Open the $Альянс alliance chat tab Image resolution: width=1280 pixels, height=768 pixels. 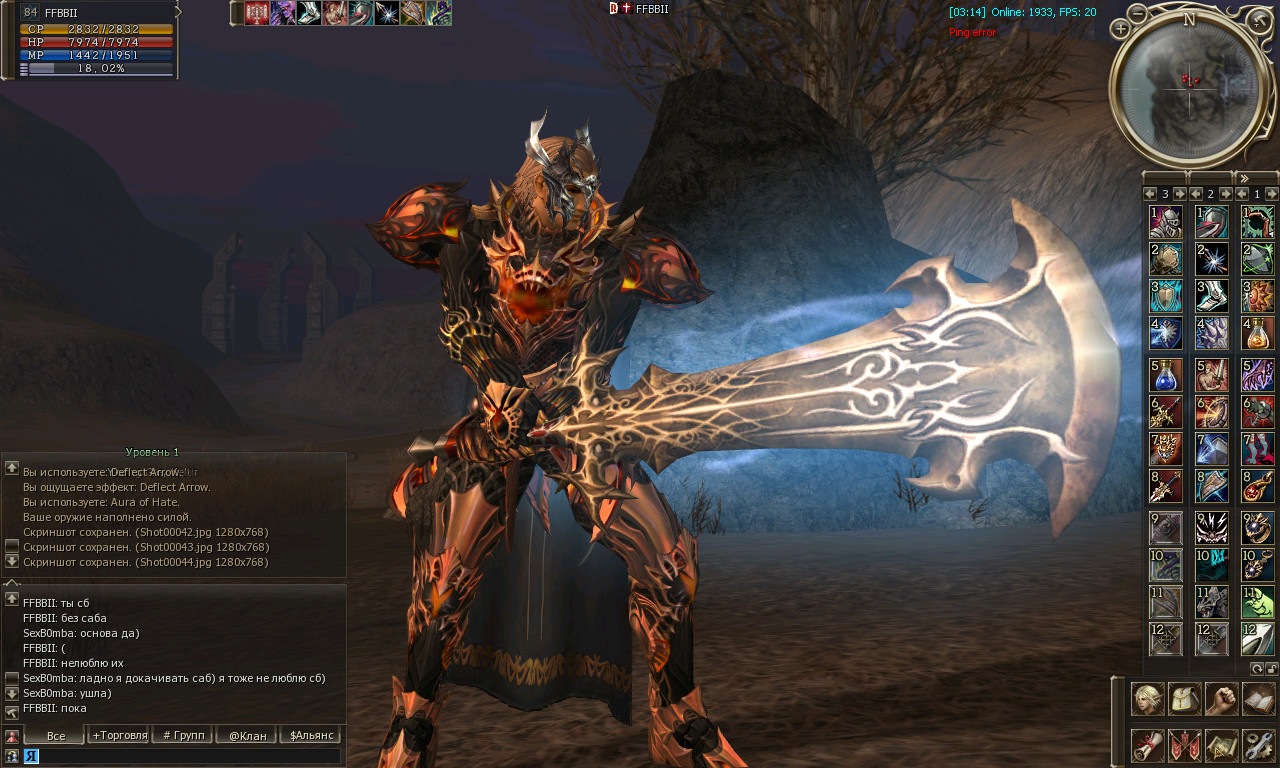click(x=310, y=735)
